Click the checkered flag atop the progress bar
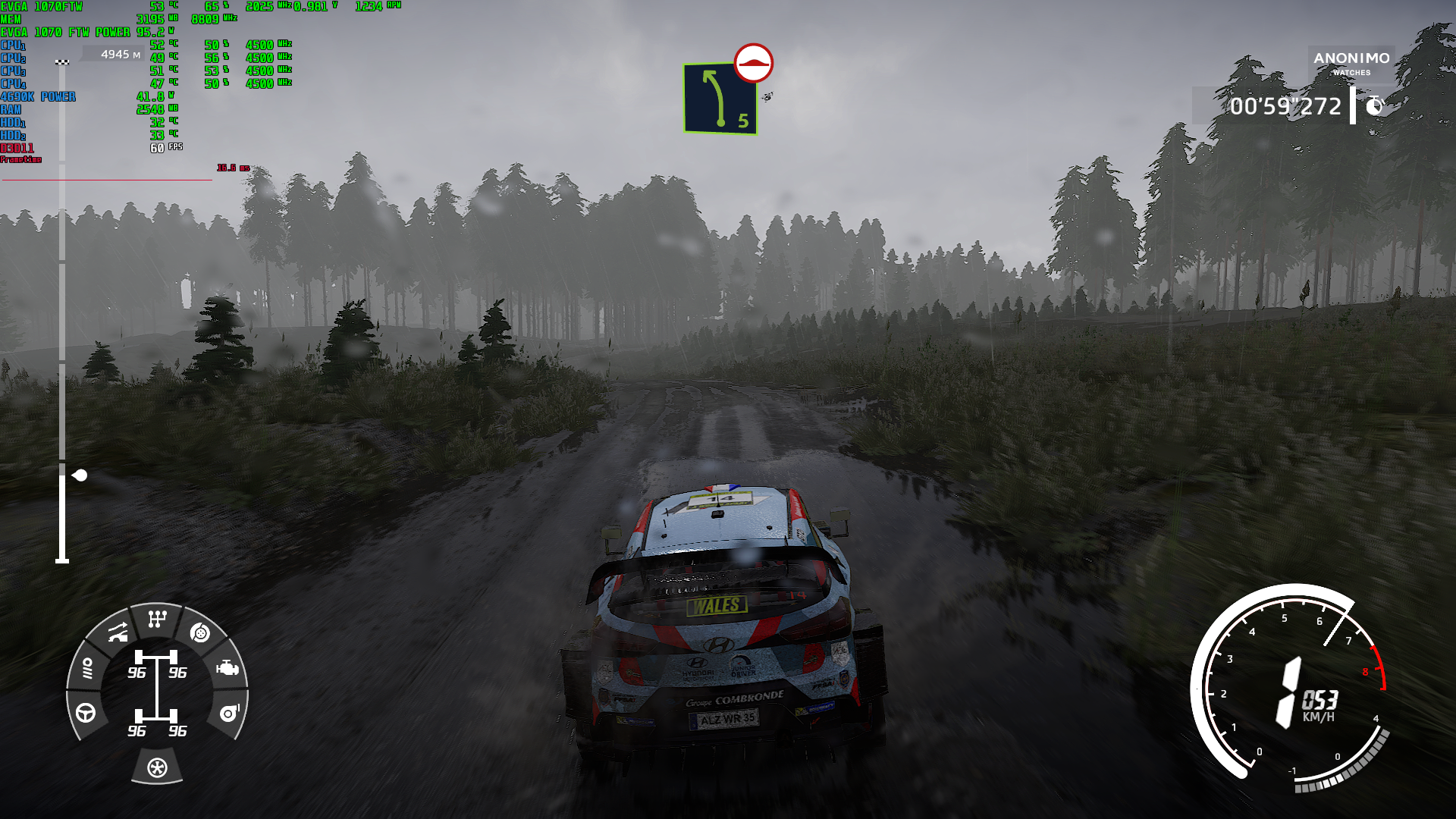This screenshot has height=819, width=1456. coord(62,62)
